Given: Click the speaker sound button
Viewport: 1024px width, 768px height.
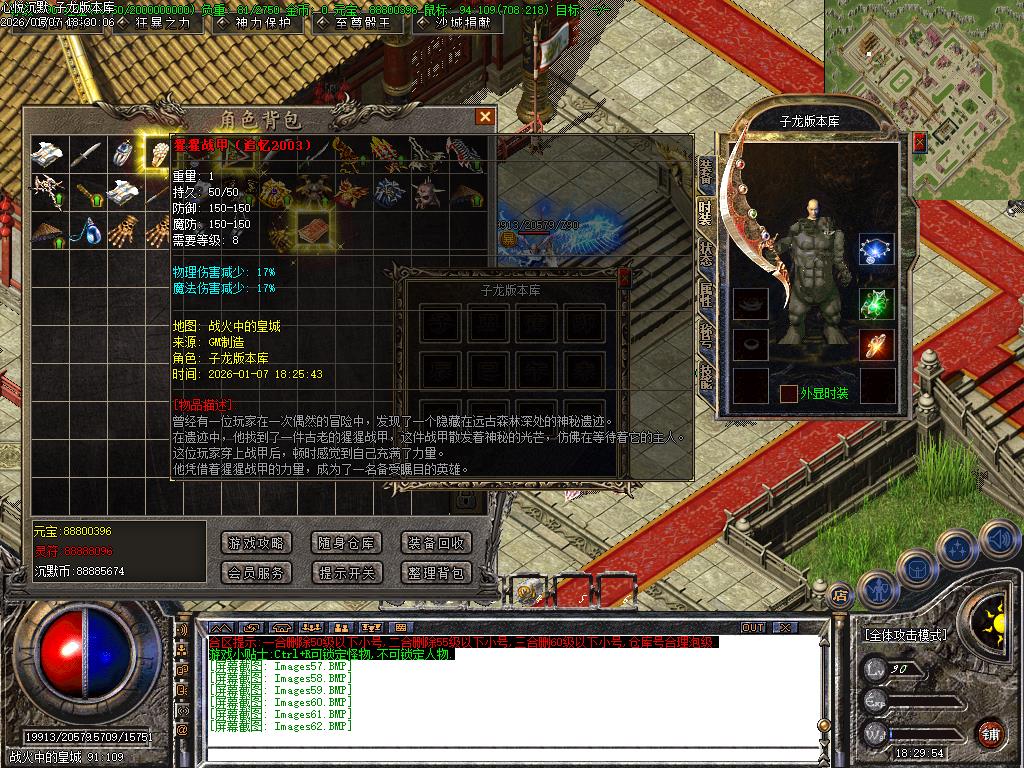Looking at the screenshot, I should point(998,540).
